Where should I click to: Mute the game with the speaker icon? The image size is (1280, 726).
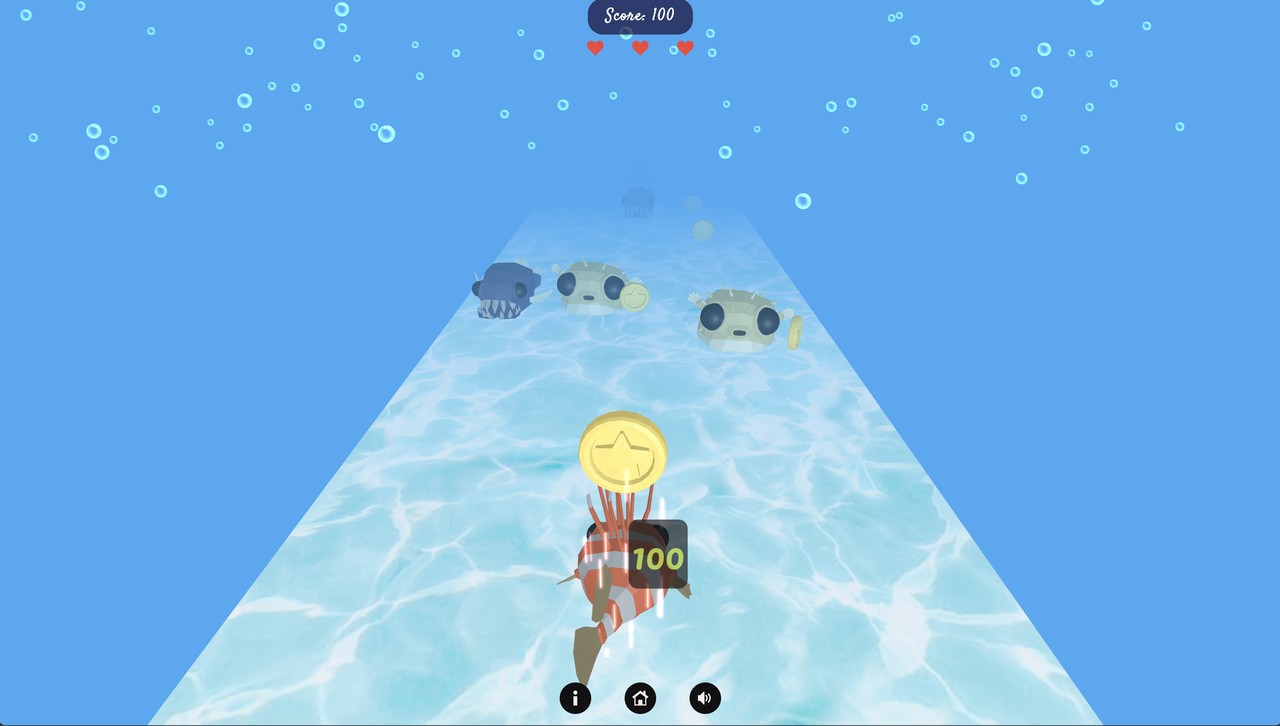click(705, 698)
